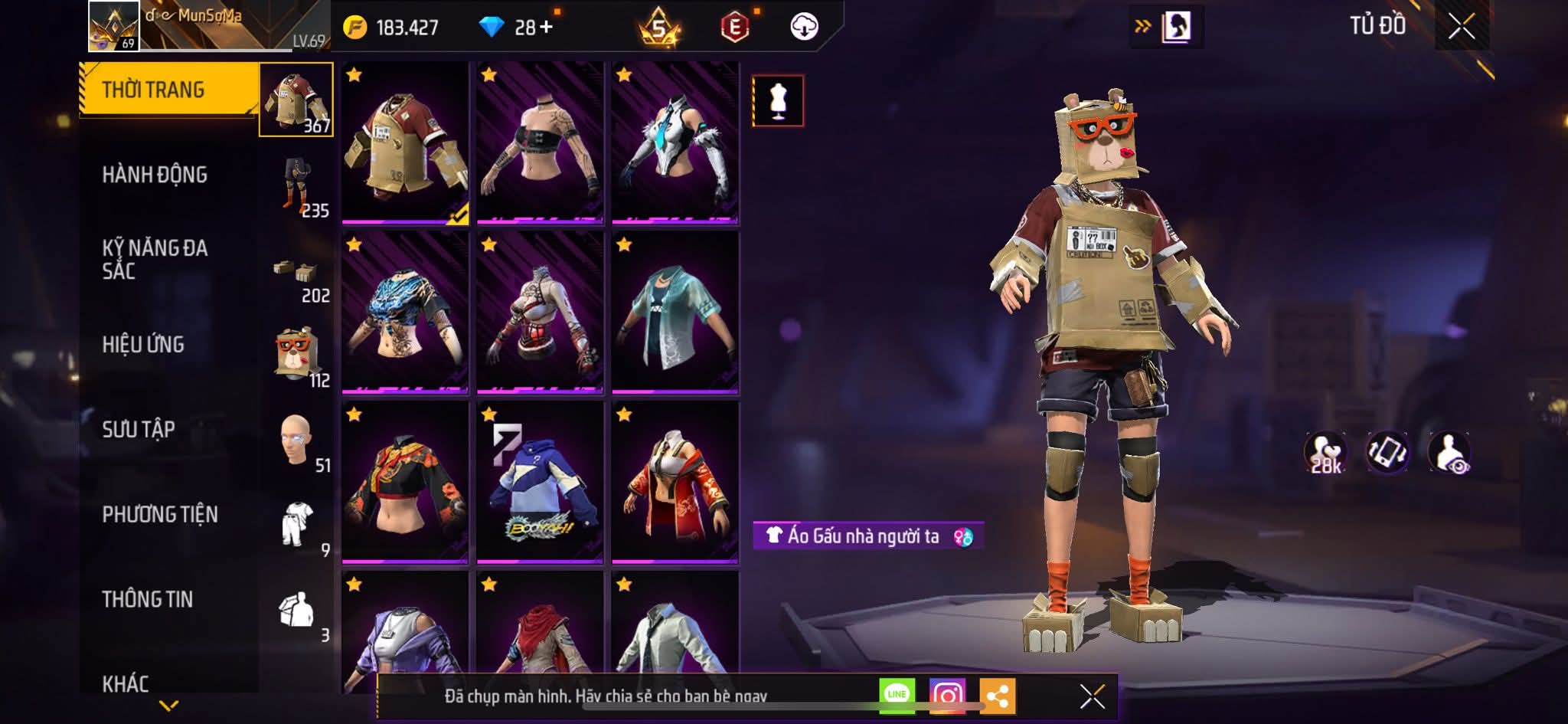Share screenshot via the LINE button
The width and height of the screenshot is (1568, 724).
click(x=896, y=696)
